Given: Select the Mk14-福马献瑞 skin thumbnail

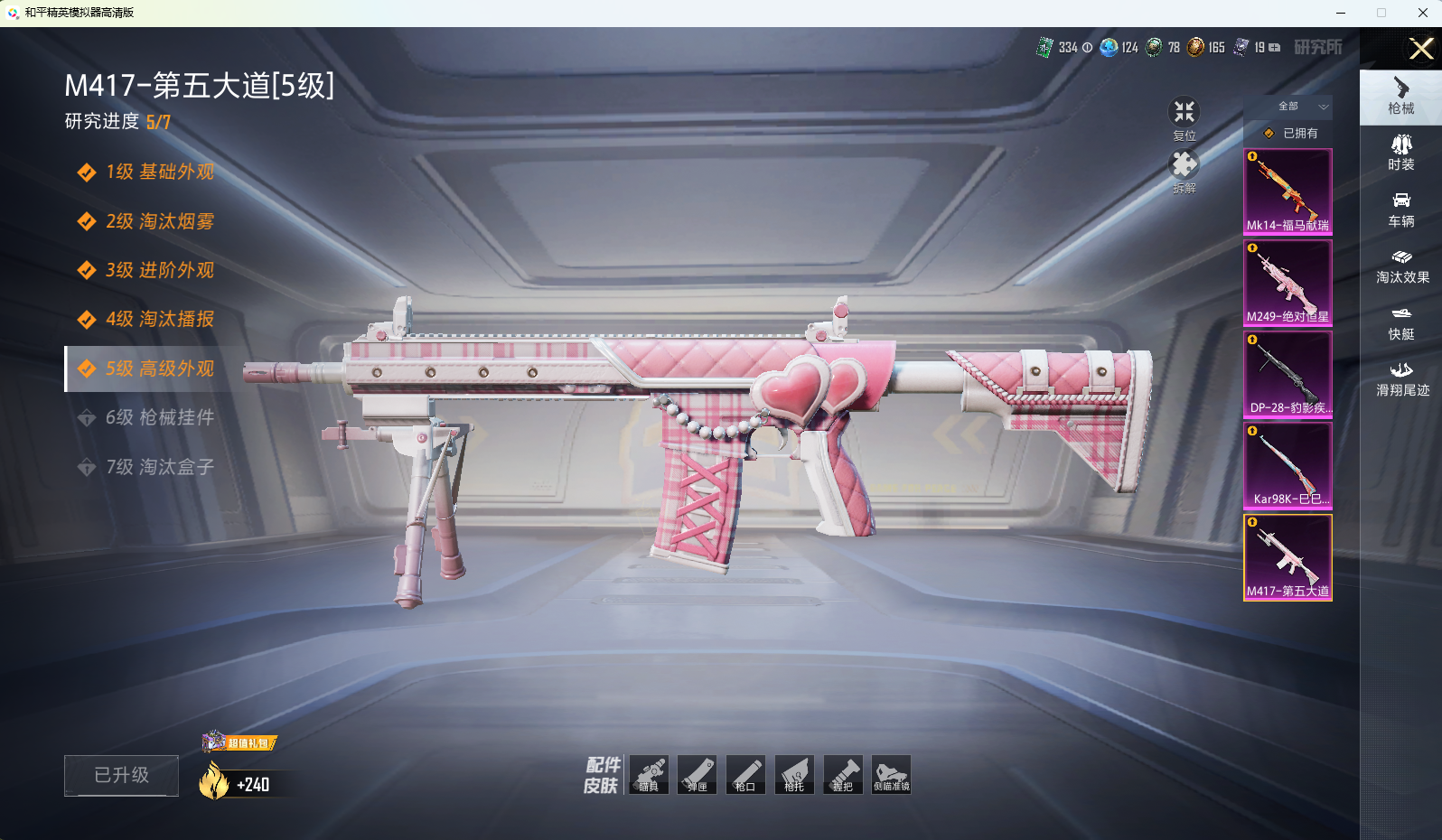Looking at the screenshot, I should 1287,191.
